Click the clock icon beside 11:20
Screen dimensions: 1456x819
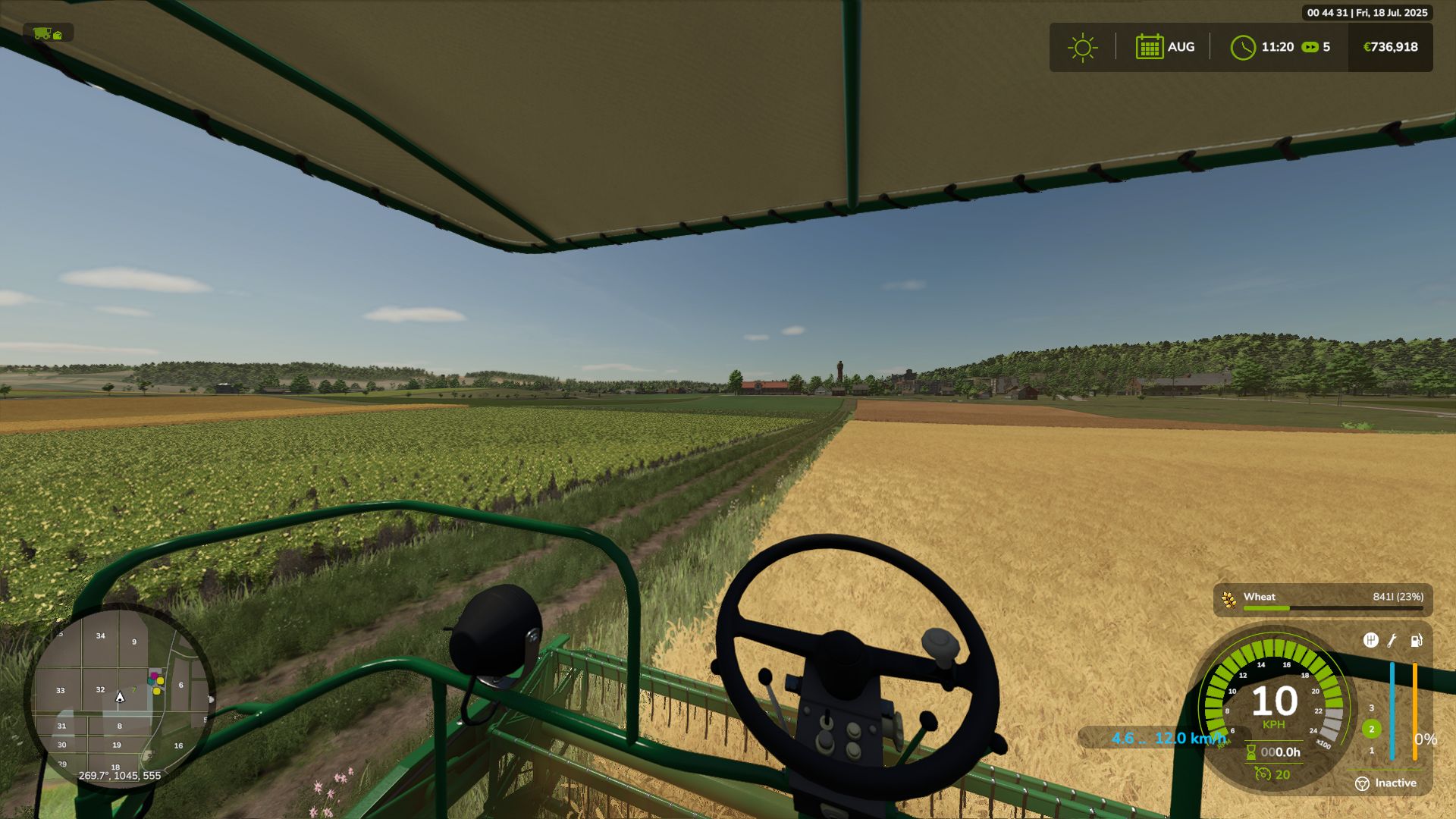coord(1243,48)
